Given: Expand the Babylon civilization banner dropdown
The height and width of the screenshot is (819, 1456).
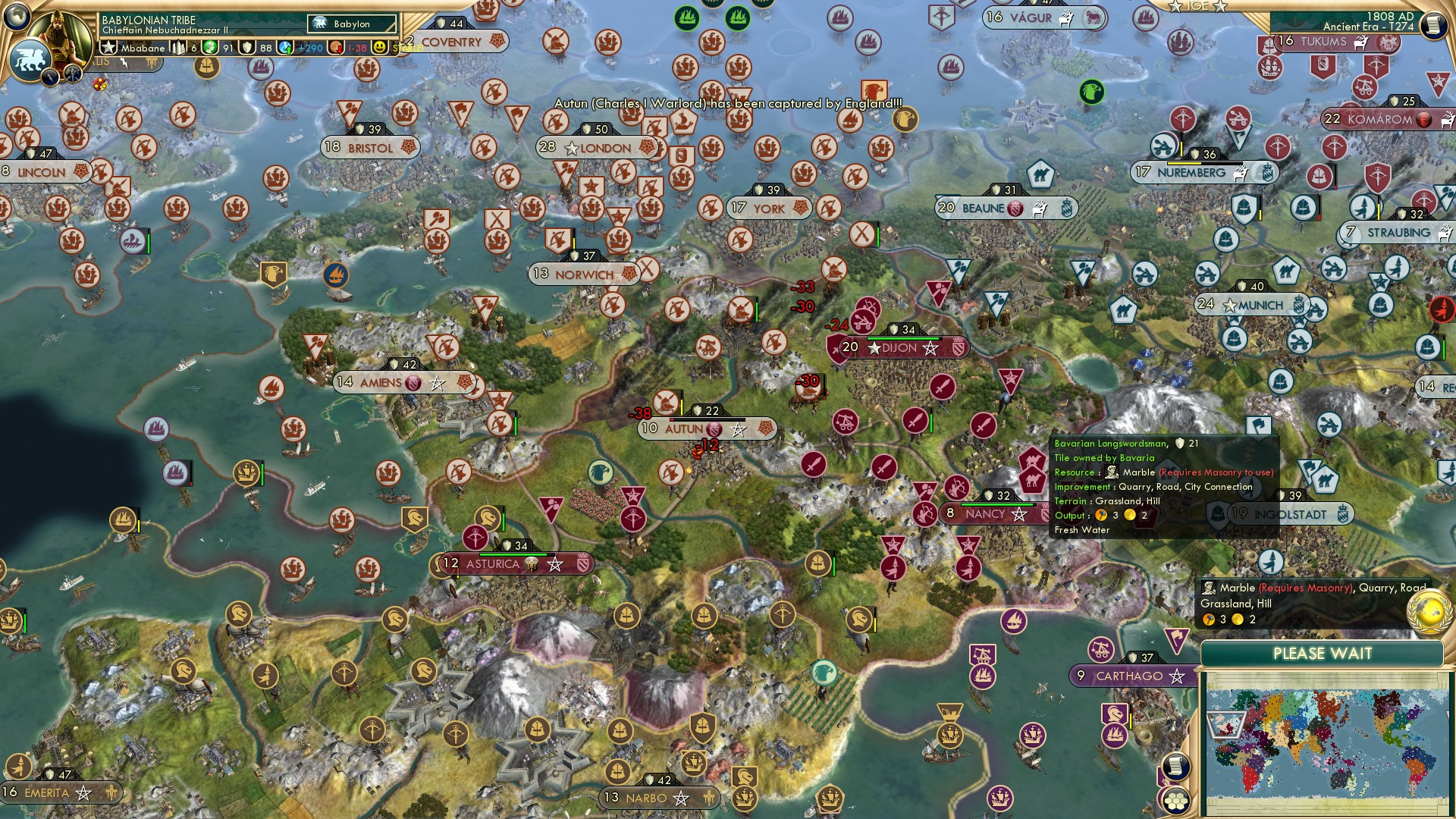Looking at the screenshot, I should tap(353, 24).
